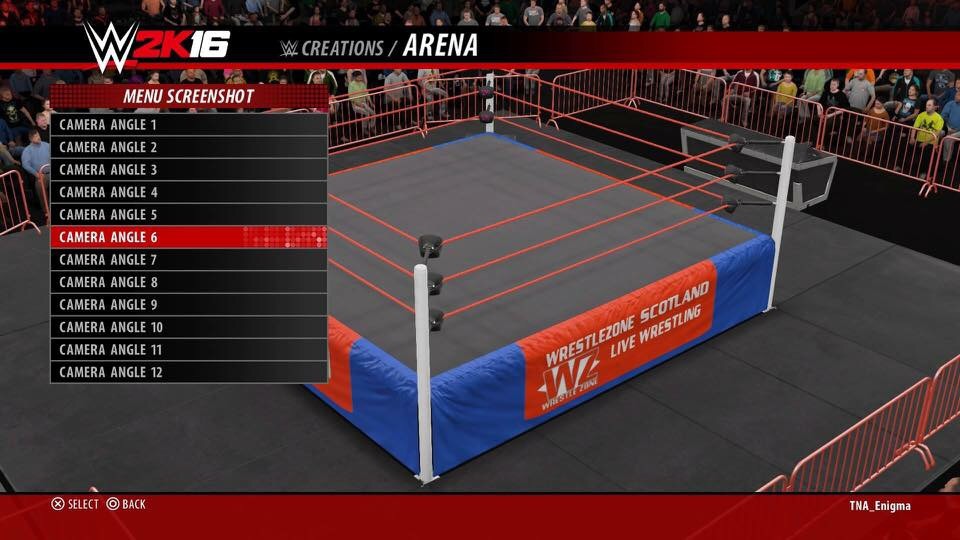Switch to Camera Angle 3
Screen dimensions: 960x540
(x=189, y=170)
